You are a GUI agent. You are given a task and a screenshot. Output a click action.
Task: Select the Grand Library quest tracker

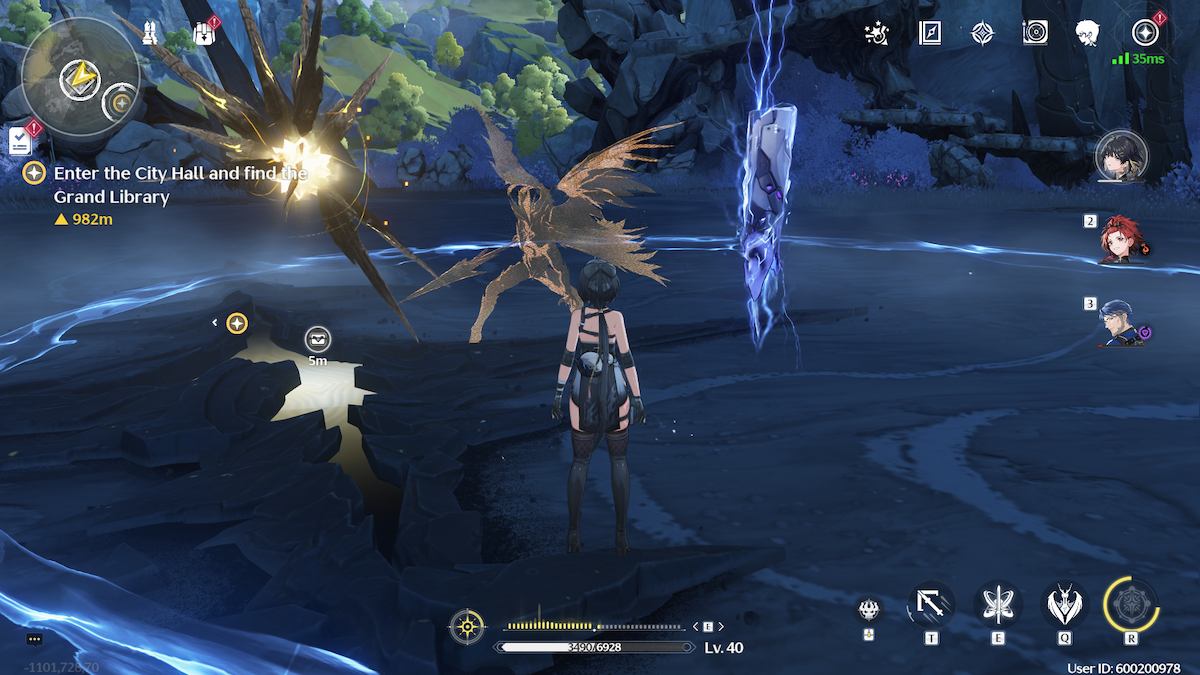pyautogui.click(x=180, y=184)
